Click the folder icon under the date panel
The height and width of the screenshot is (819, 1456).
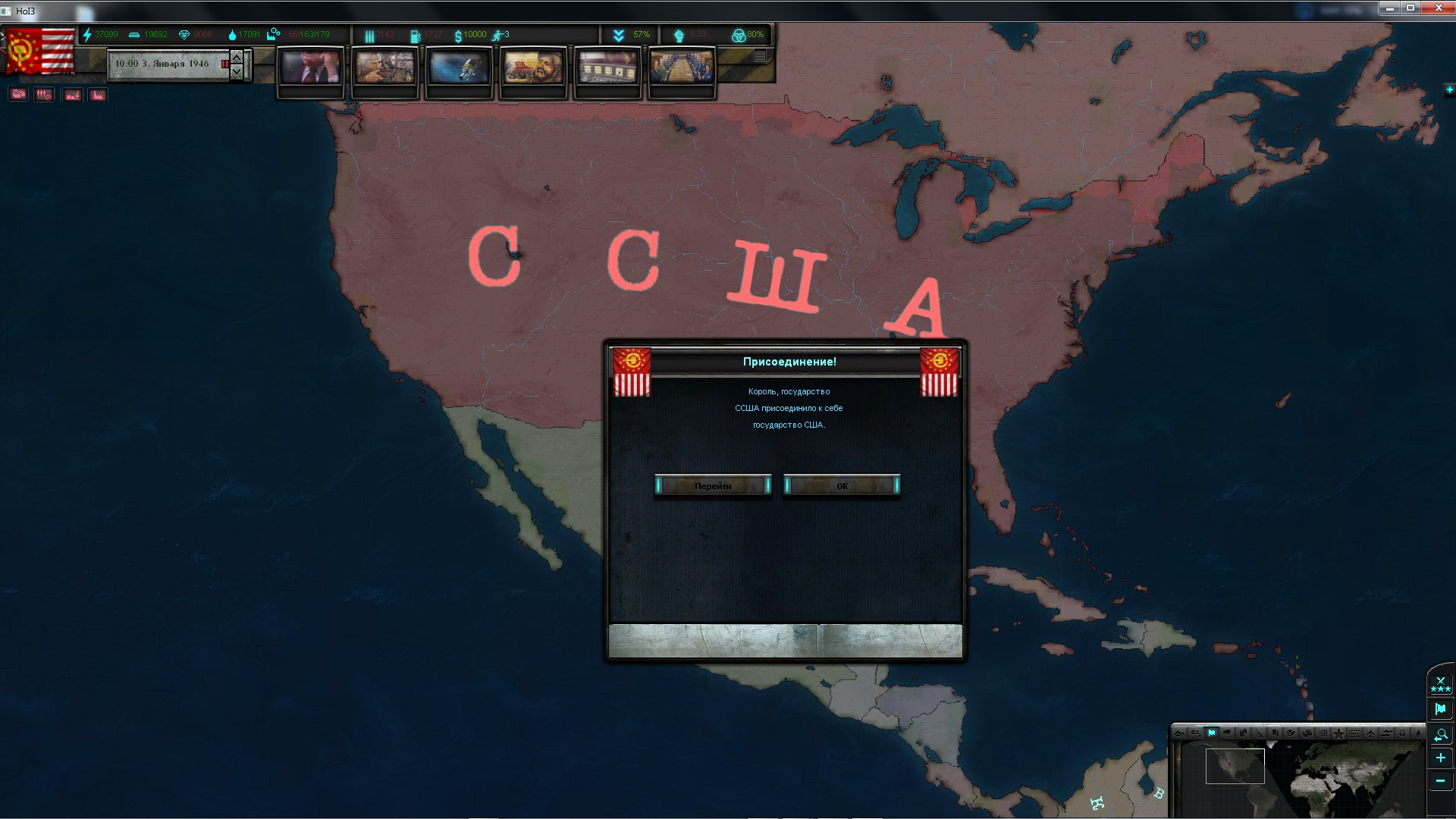point(19,94)
